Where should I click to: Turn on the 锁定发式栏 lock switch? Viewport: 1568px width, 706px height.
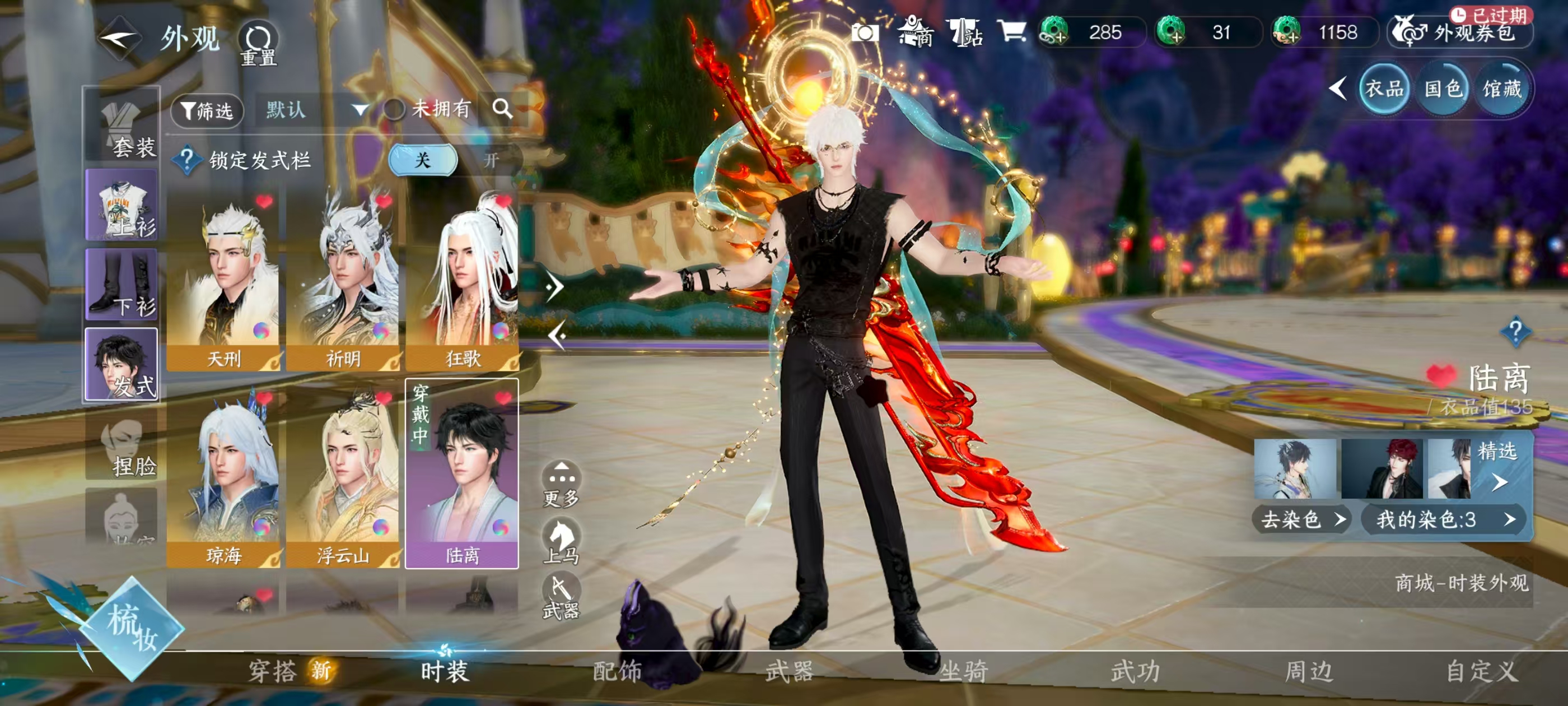point(491,160)
